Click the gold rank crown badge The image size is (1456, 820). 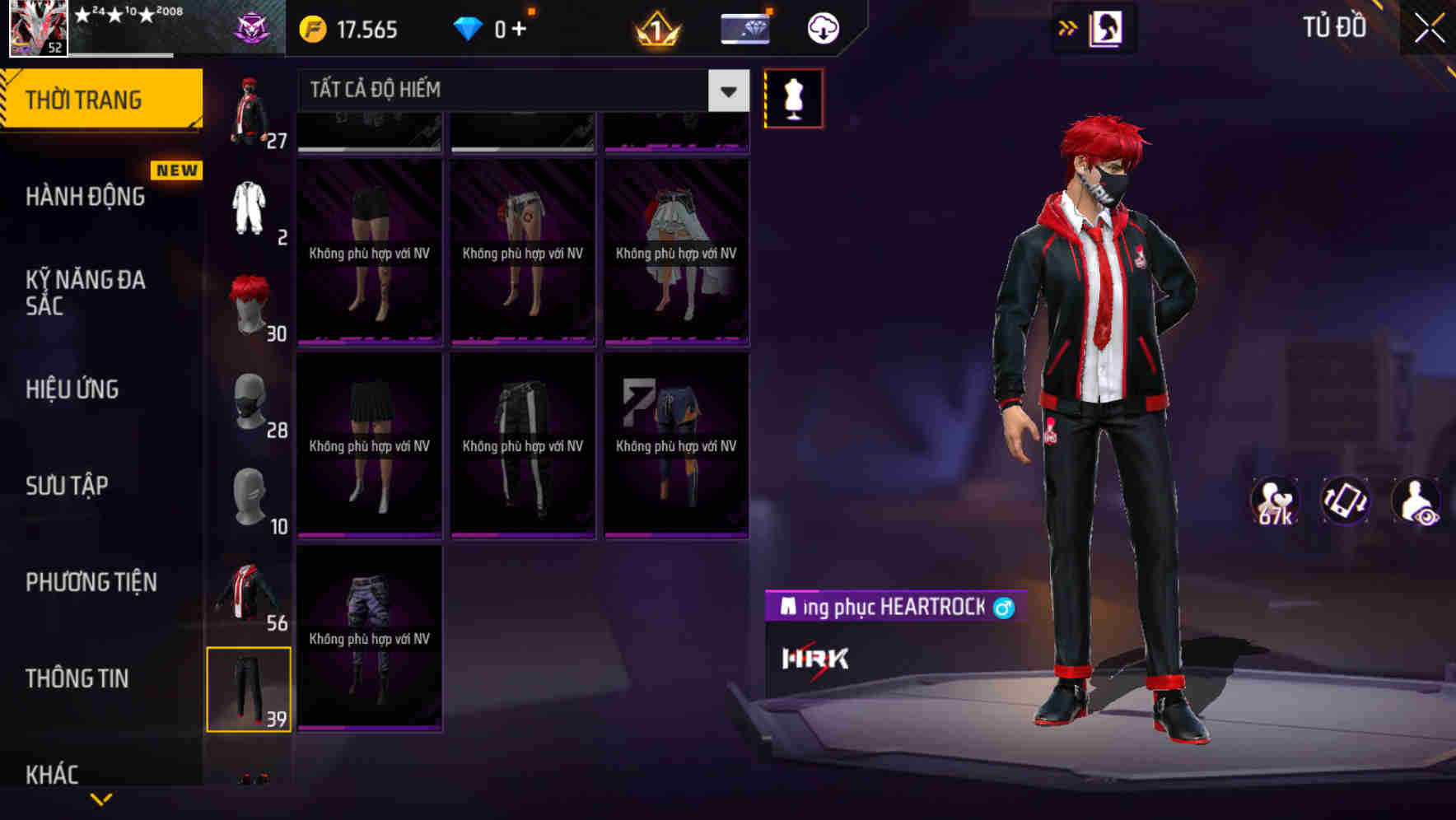pyautogui.click(x=655, y=27)
